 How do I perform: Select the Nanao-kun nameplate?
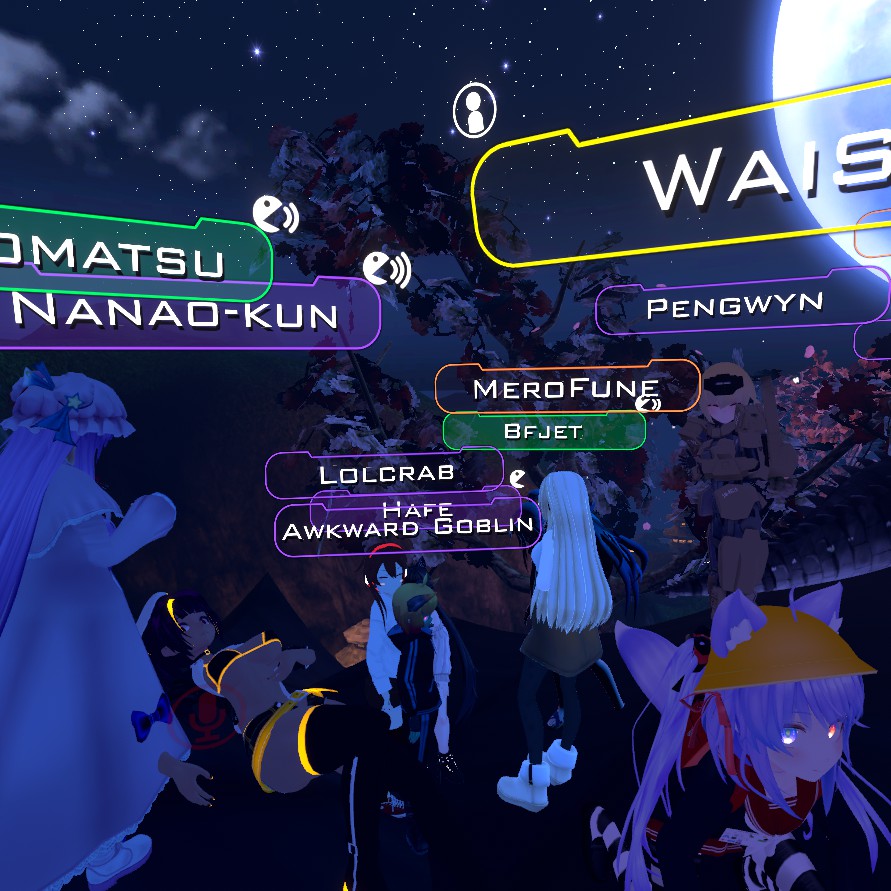[x=180, y=314]
